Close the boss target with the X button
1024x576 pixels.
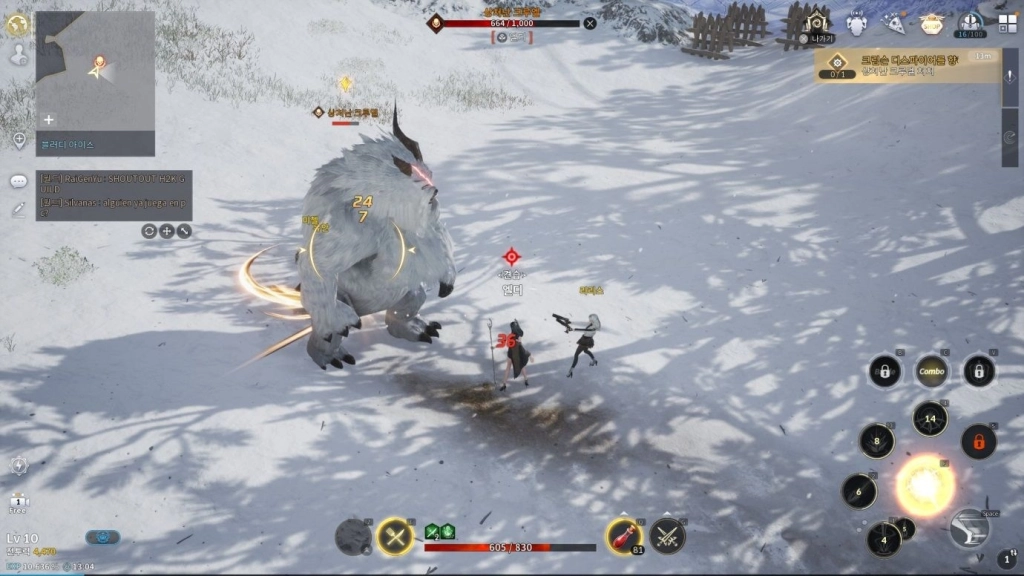click(590, 23)
